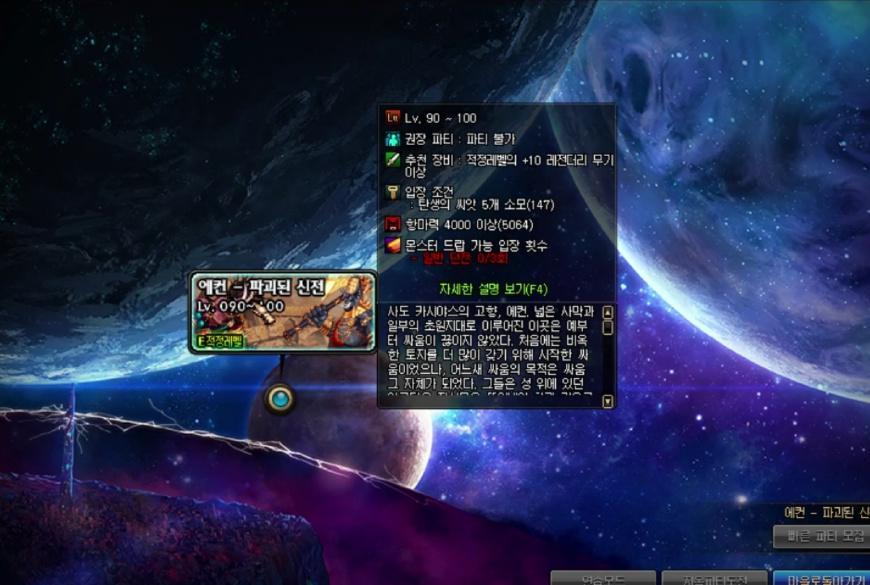Click the description scrollbar's down arrow

(x=607, y=400)
